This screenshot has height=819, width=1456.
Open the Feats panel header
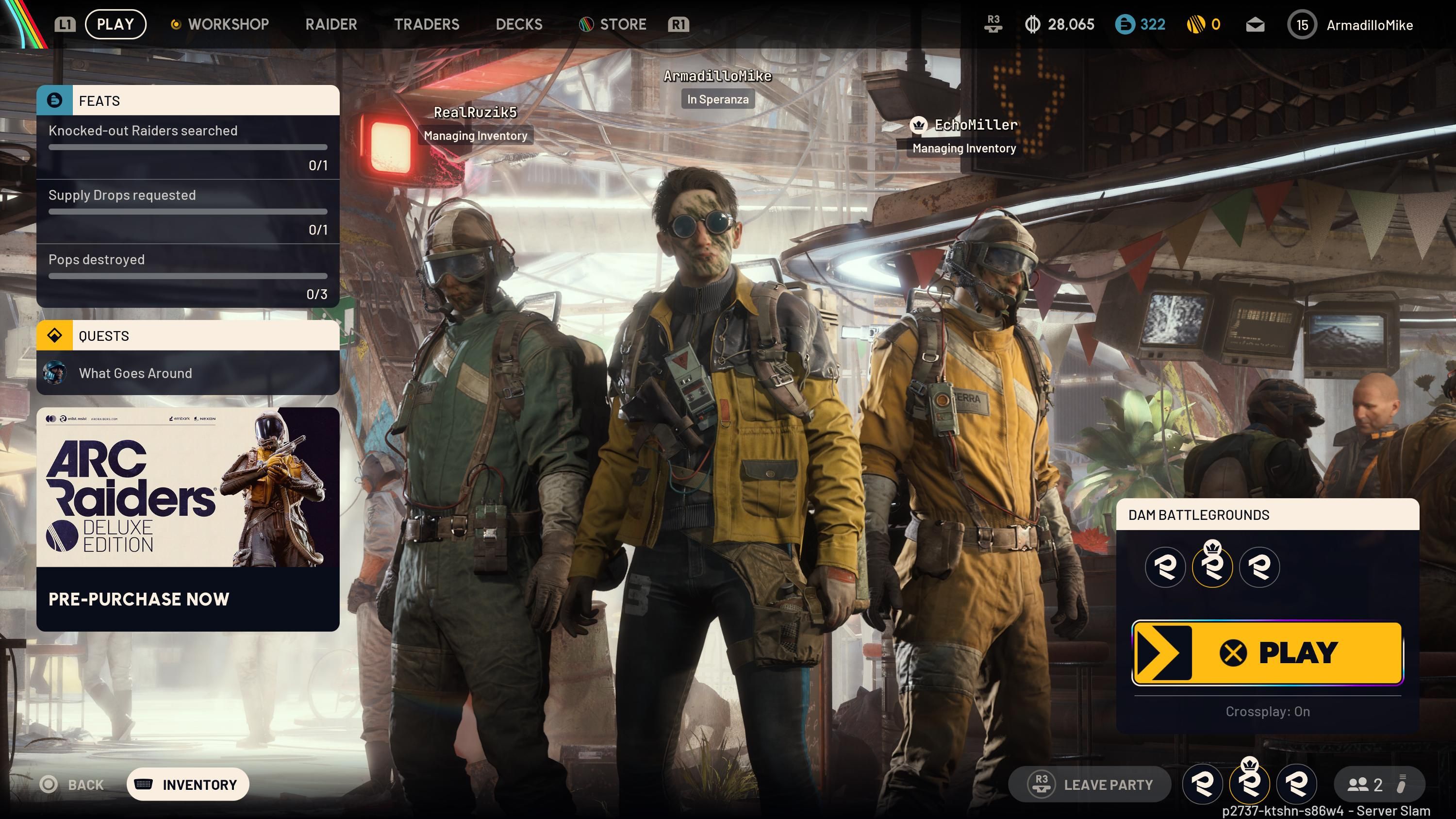coord(188,100)
